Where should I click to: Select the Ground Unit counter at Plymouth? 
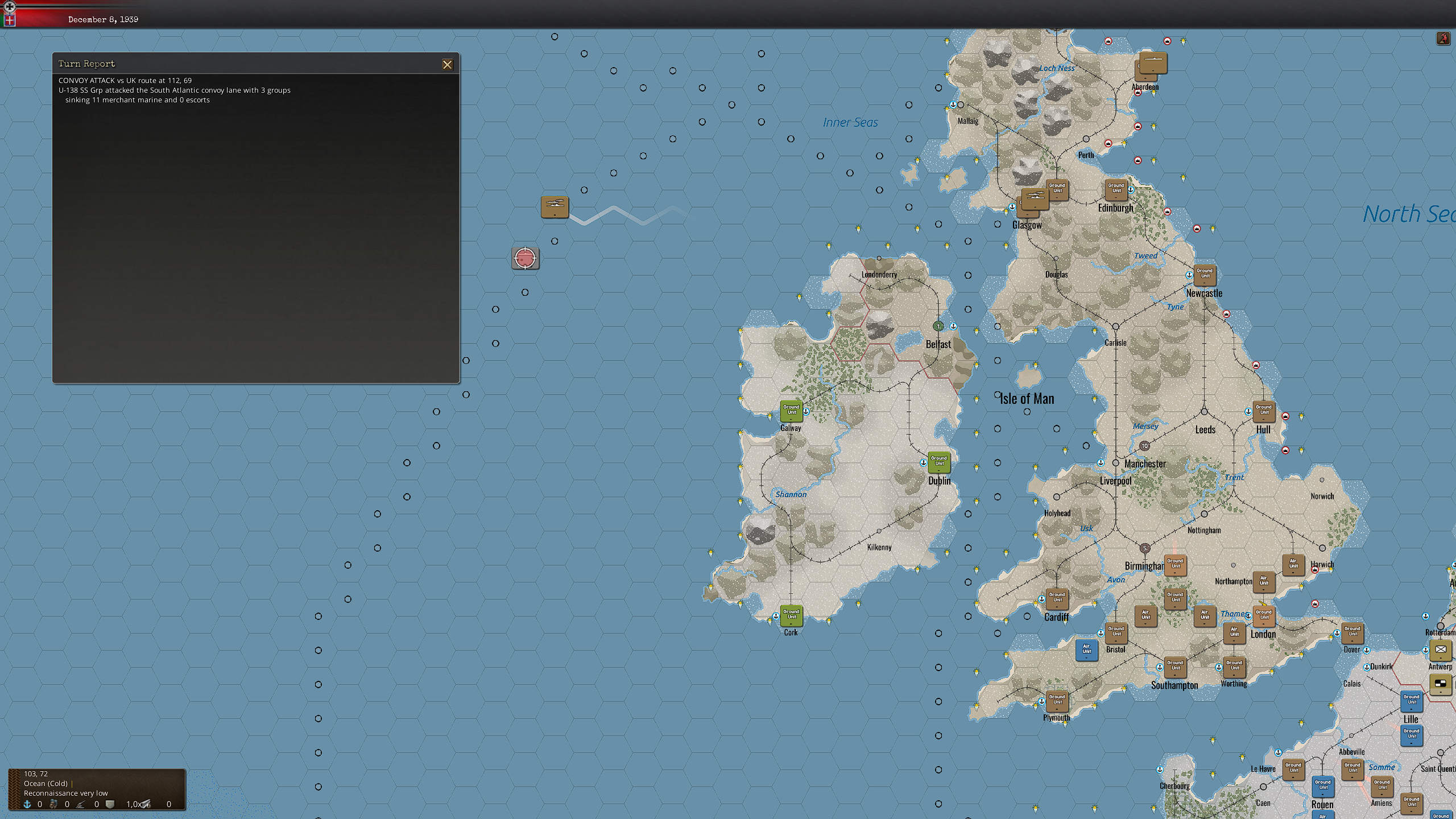coord(1057,702)
